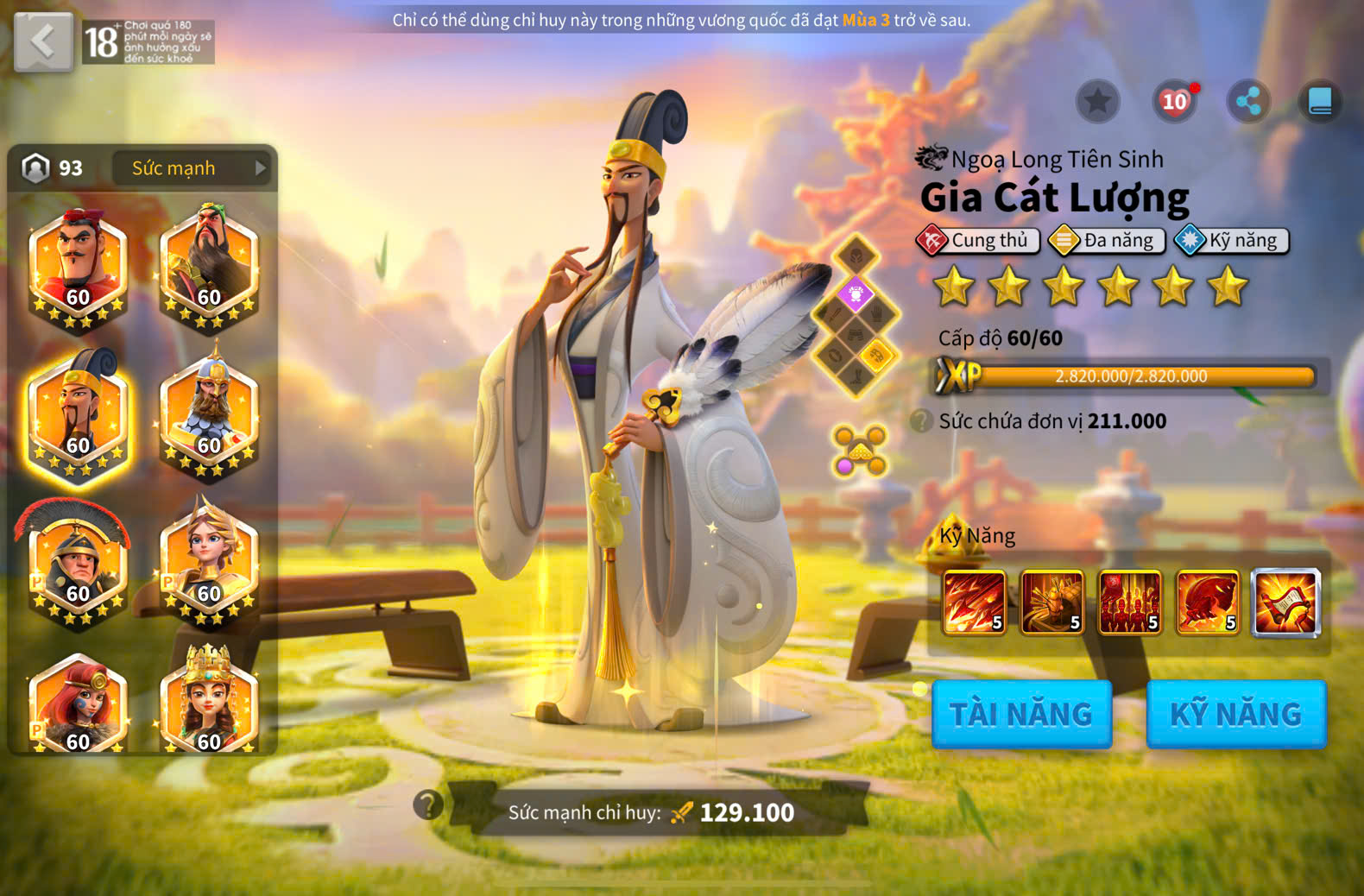Open the commander book icon
This screenshot has height=896, width=1364.
point(1320,102)
